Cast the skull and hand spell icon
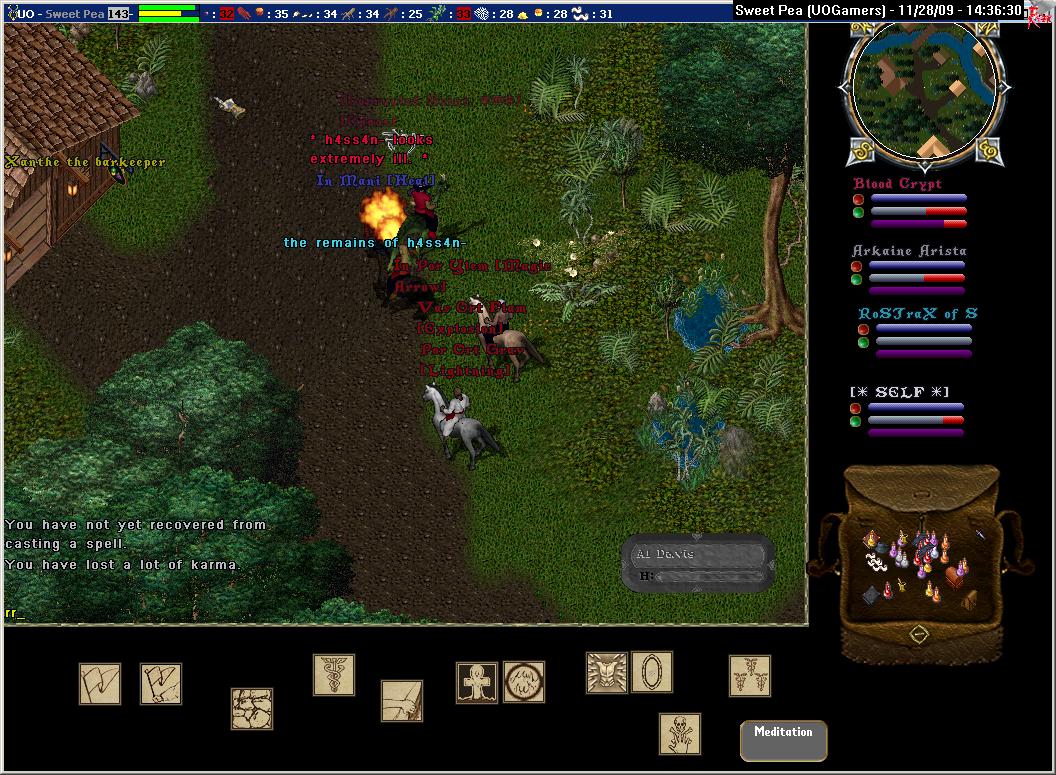Image resolution: width=1056 pixels, height=775 pixels. coord(679,733)
